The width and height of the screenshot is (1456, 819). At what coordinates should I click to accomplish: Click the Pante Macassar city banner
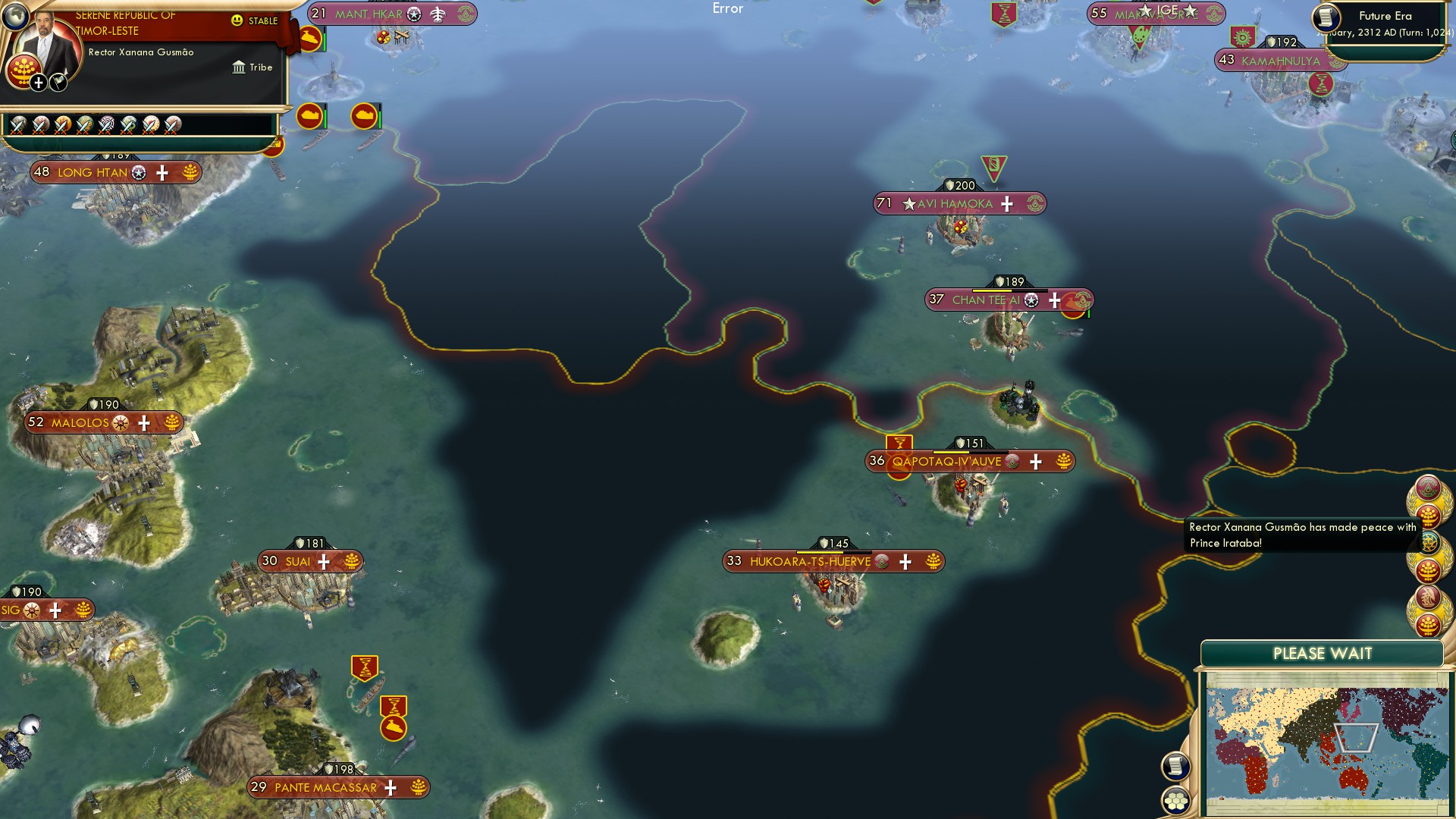(x=326, y=787)
